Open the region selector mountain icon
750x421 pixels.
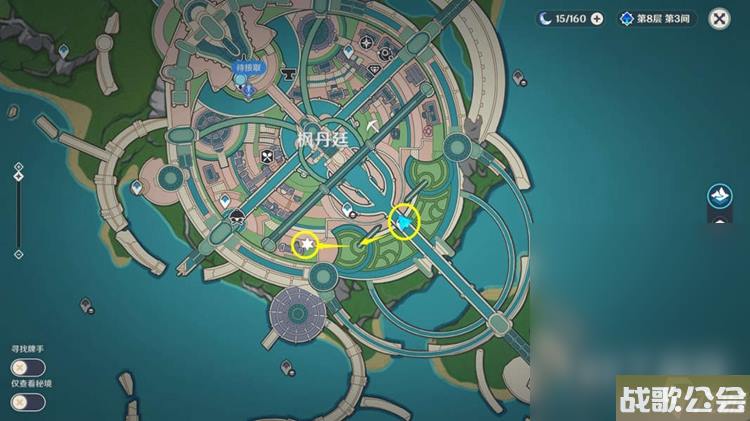(717, 196)
